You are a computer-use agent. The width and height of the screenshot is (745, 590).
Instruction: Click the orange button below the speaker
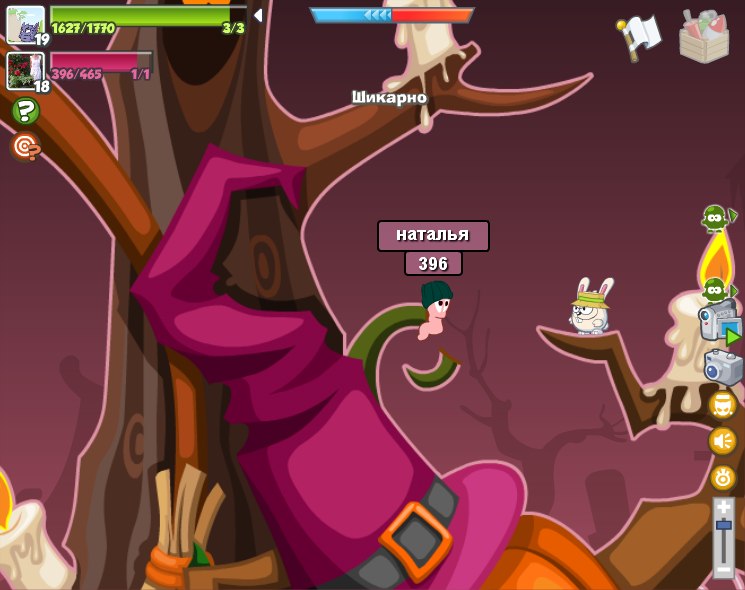722,477
